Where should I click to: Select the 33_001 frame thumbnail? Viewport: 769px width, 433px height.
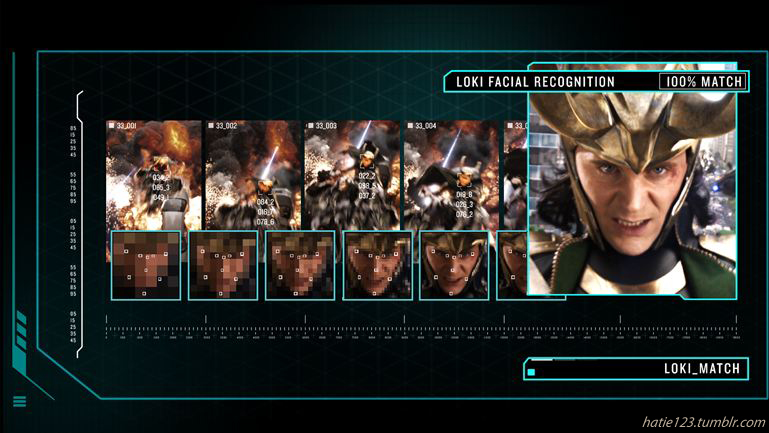pos(154,175)
